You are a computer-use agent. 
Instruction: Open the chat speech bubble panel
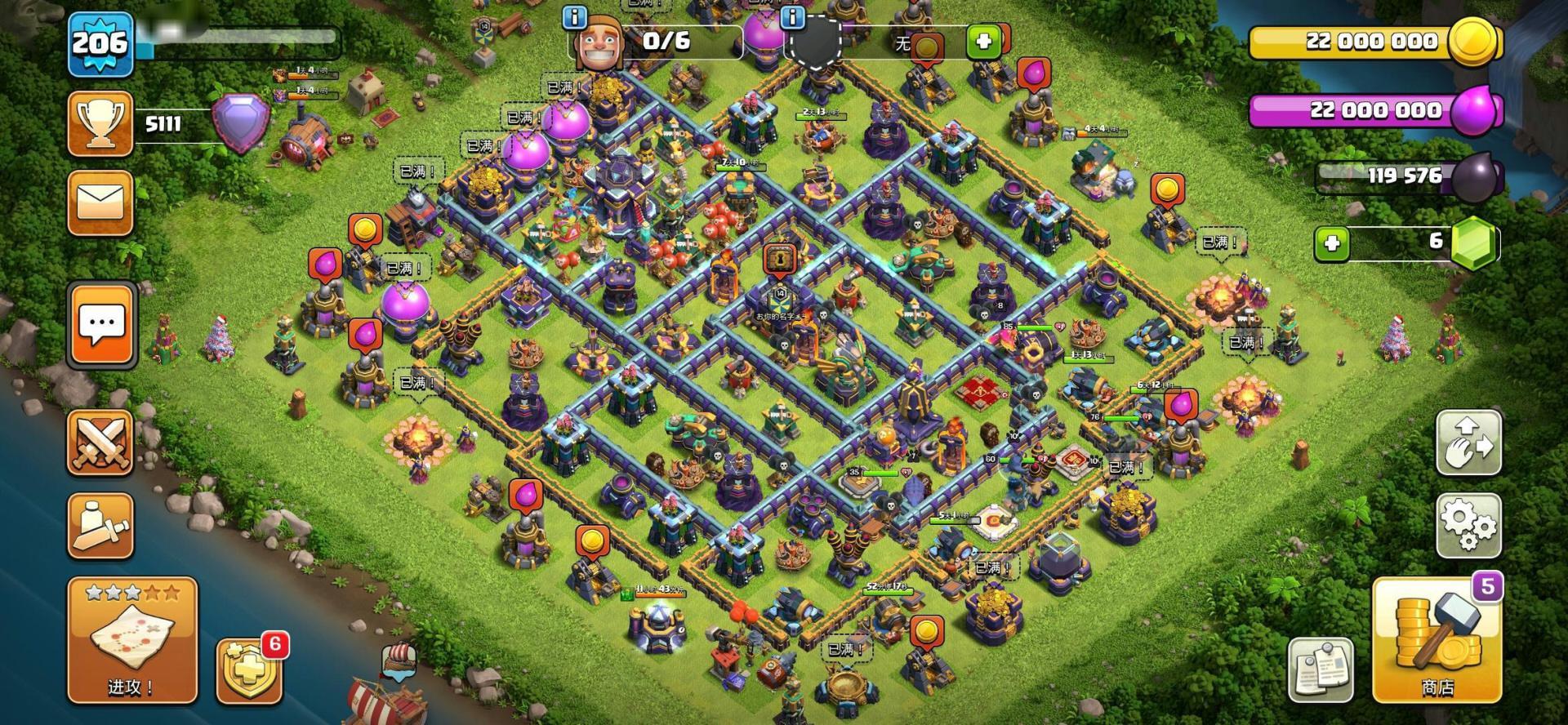click(101, 325)
